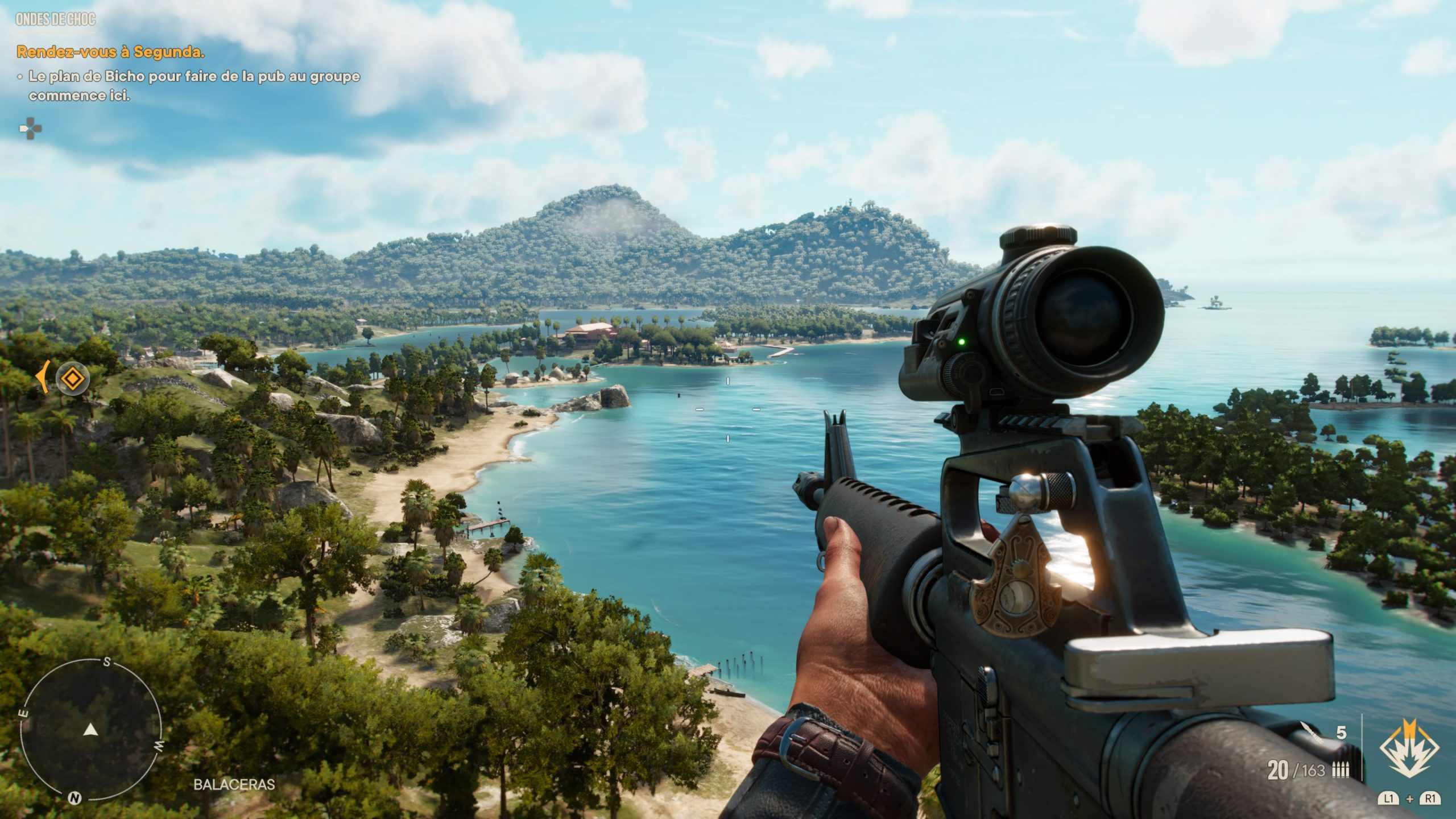Click the 'Ondes de choc' mission title
Screen dimensions: 1456x819
click(x=56, y=20)
